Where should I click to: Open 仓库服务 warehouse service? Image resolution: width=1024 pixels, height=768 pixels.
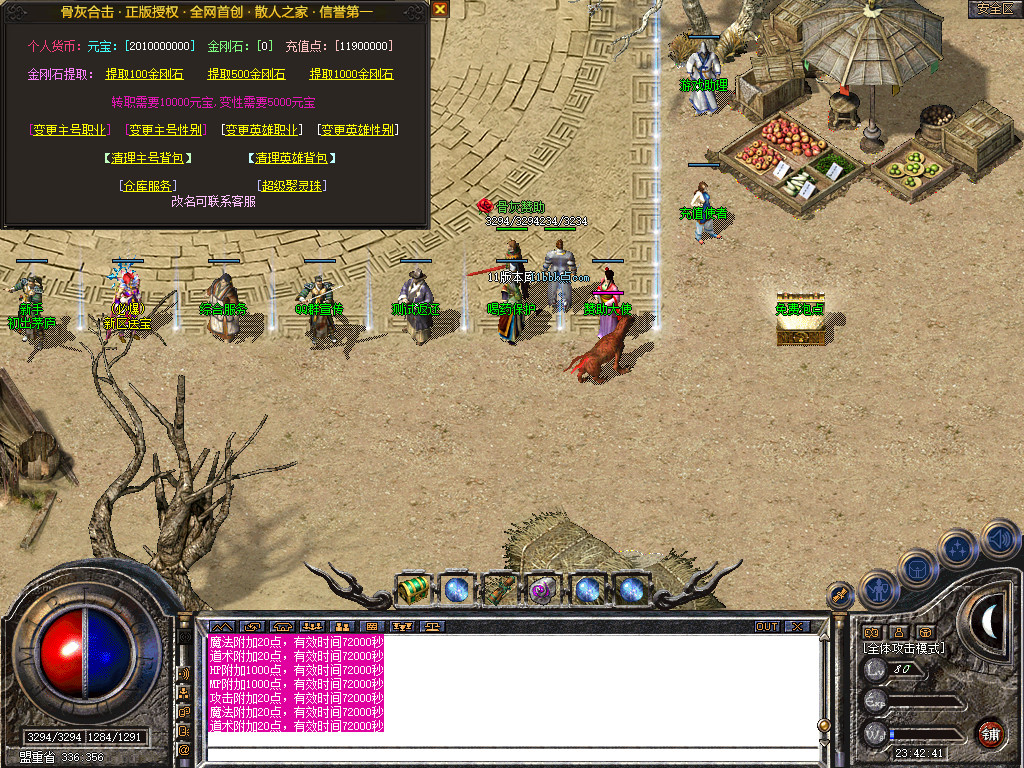pos(148,186)
